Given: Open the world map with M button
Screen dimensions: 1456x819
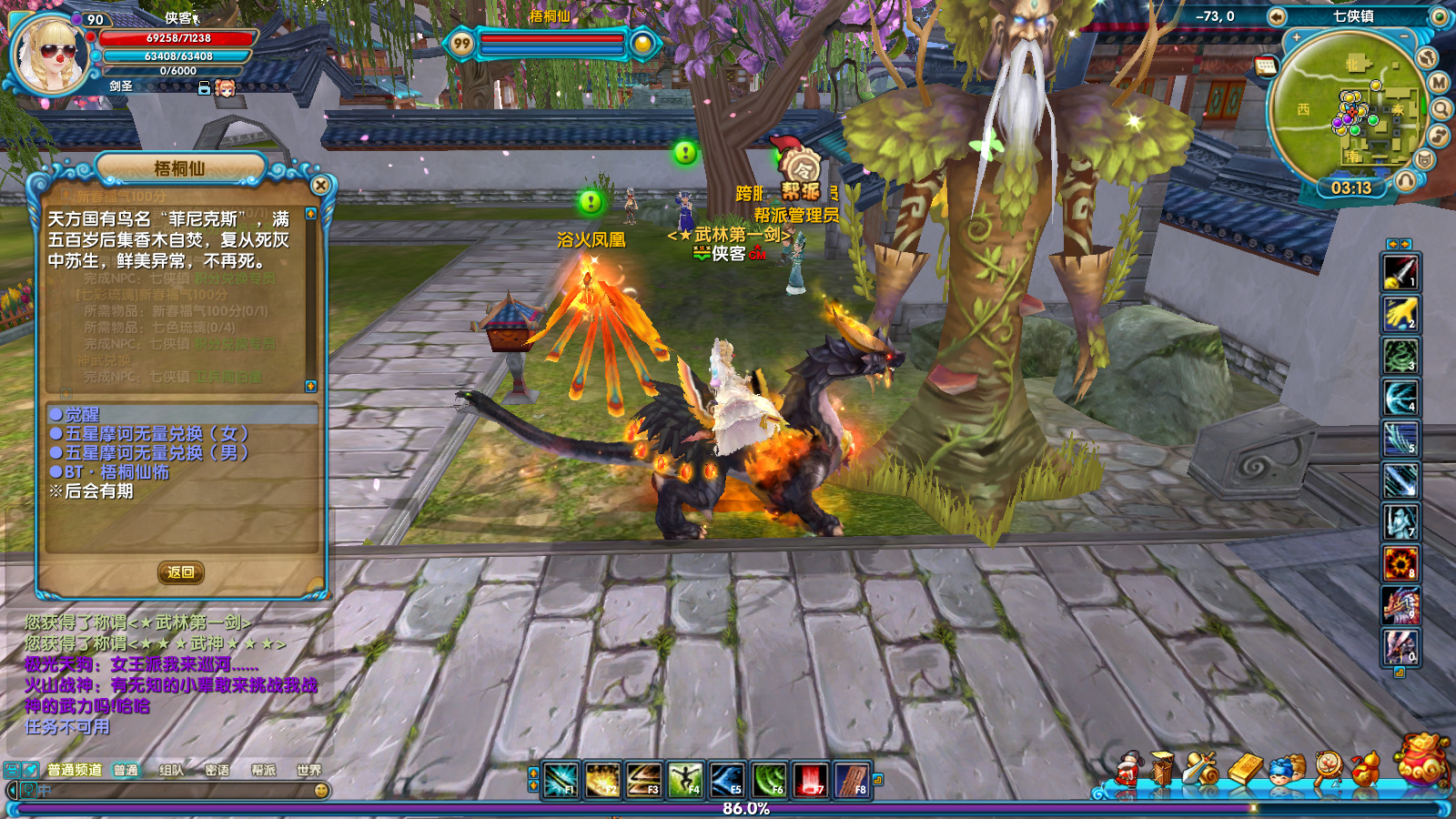Looking at the screenshot, I should tap(1439, 83).
